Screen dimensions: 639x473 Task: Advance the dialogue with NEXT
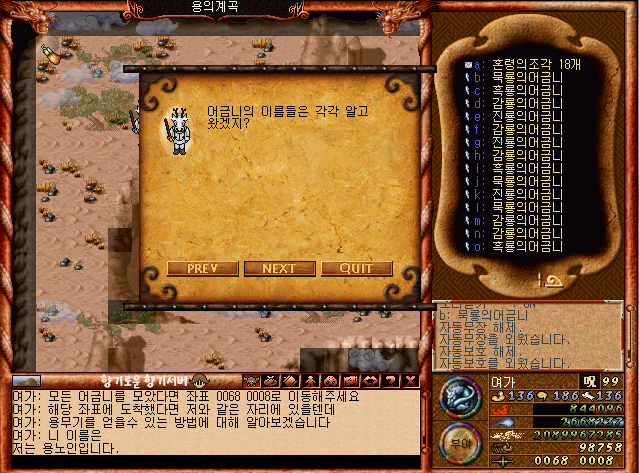pyautogui.click(x=279, y=268)
